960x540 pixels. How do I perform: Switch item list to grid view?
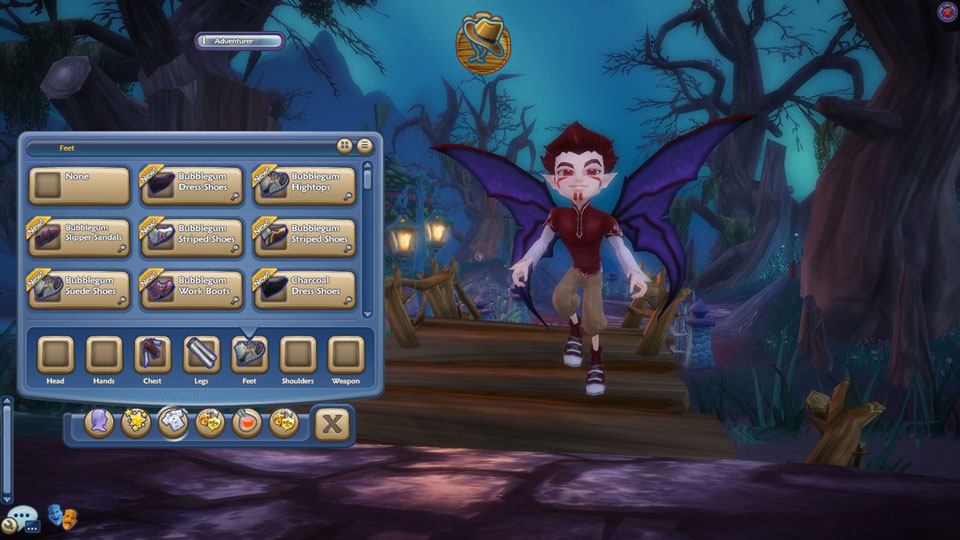[344, 146]
